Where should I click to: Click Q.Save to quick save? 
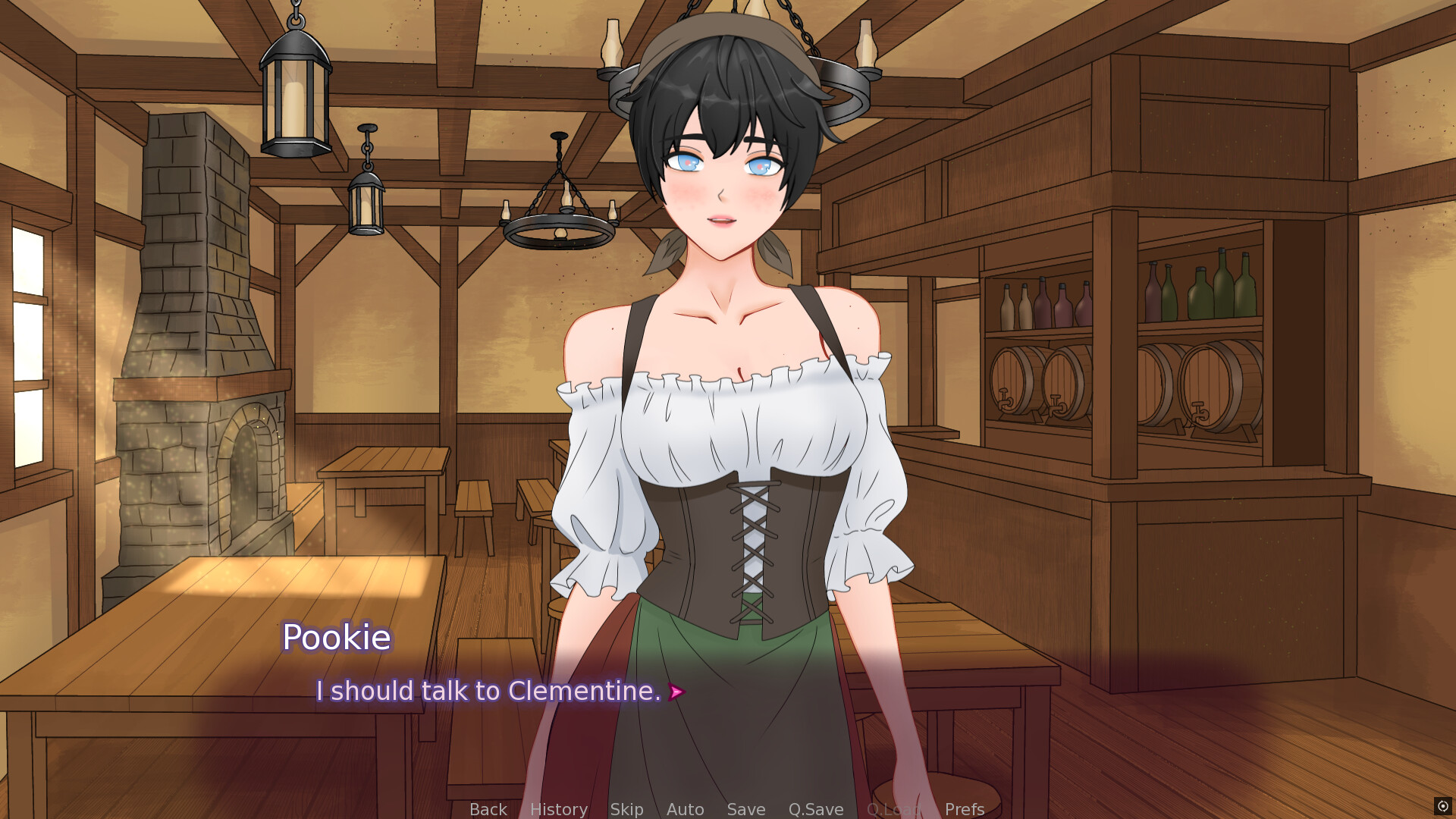[x=815, y=808]
